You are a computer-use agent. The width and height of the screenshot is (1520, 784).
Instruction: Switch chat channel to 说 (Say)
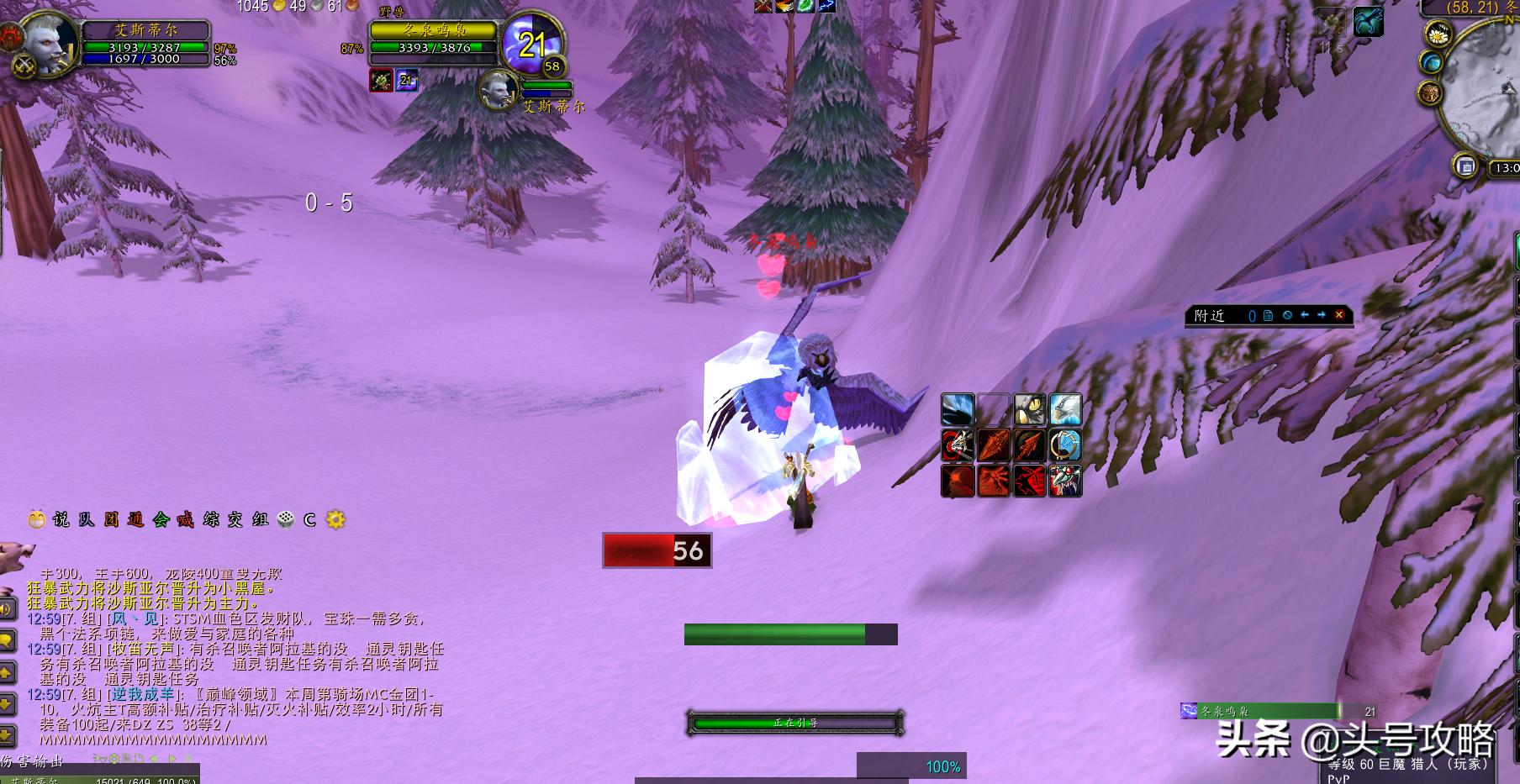click(x=61, y=519)
